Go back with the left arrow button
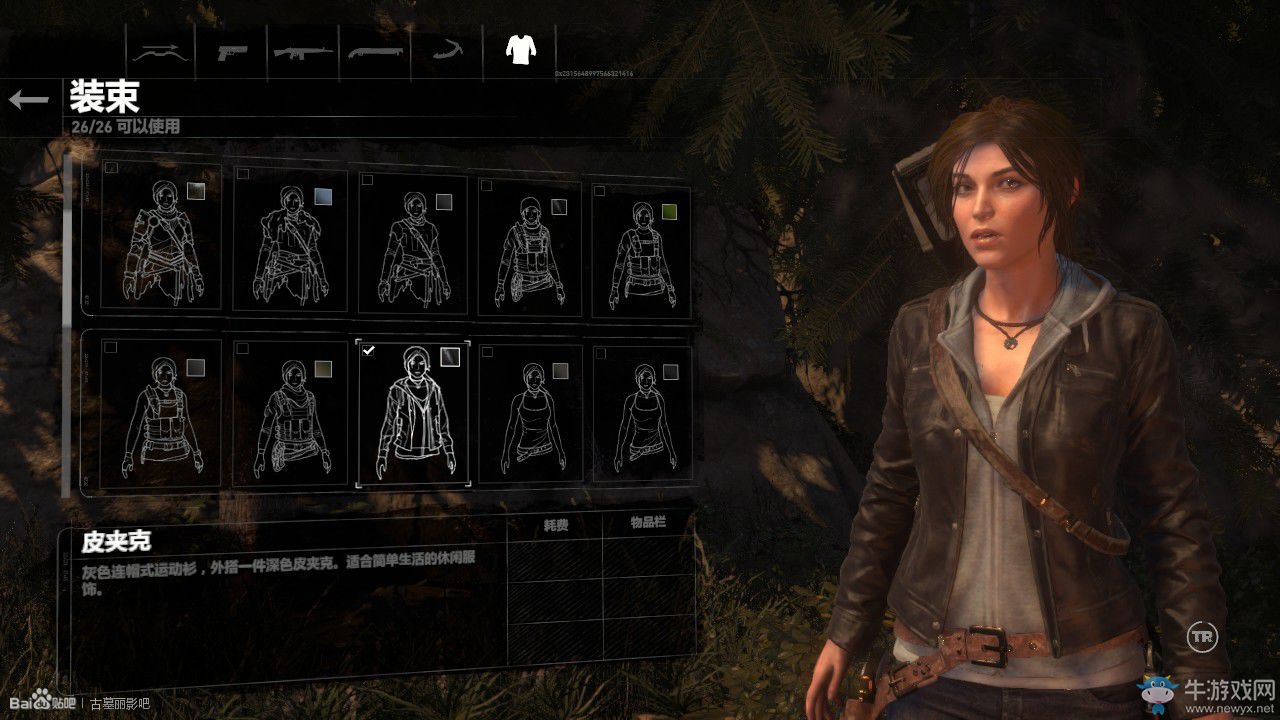This screenshot has height=720, width=1280. (29, 99)
